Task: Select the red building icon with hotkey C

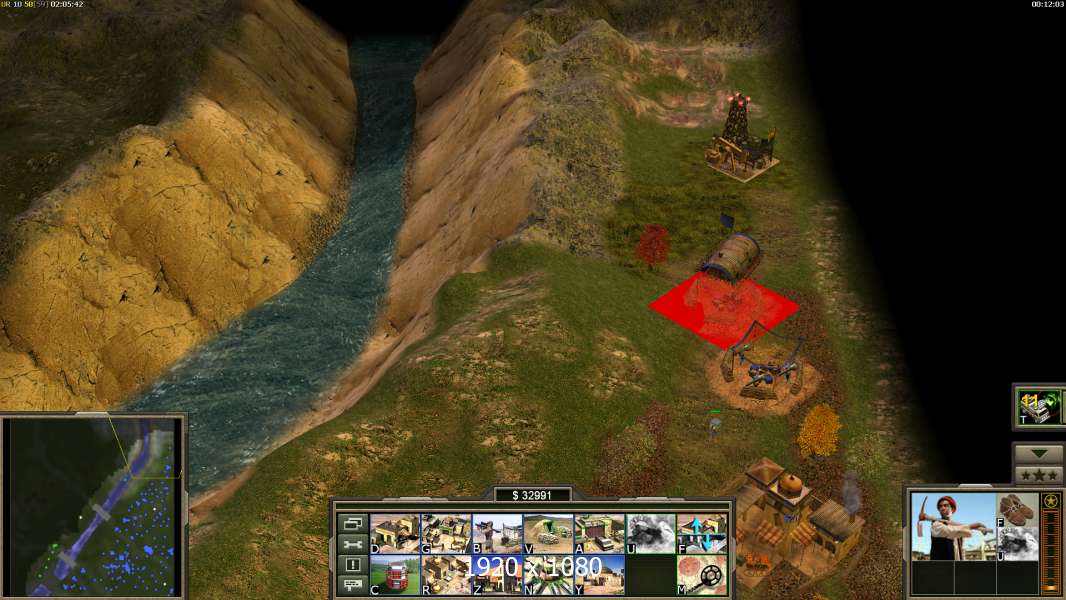Action: 394,575
